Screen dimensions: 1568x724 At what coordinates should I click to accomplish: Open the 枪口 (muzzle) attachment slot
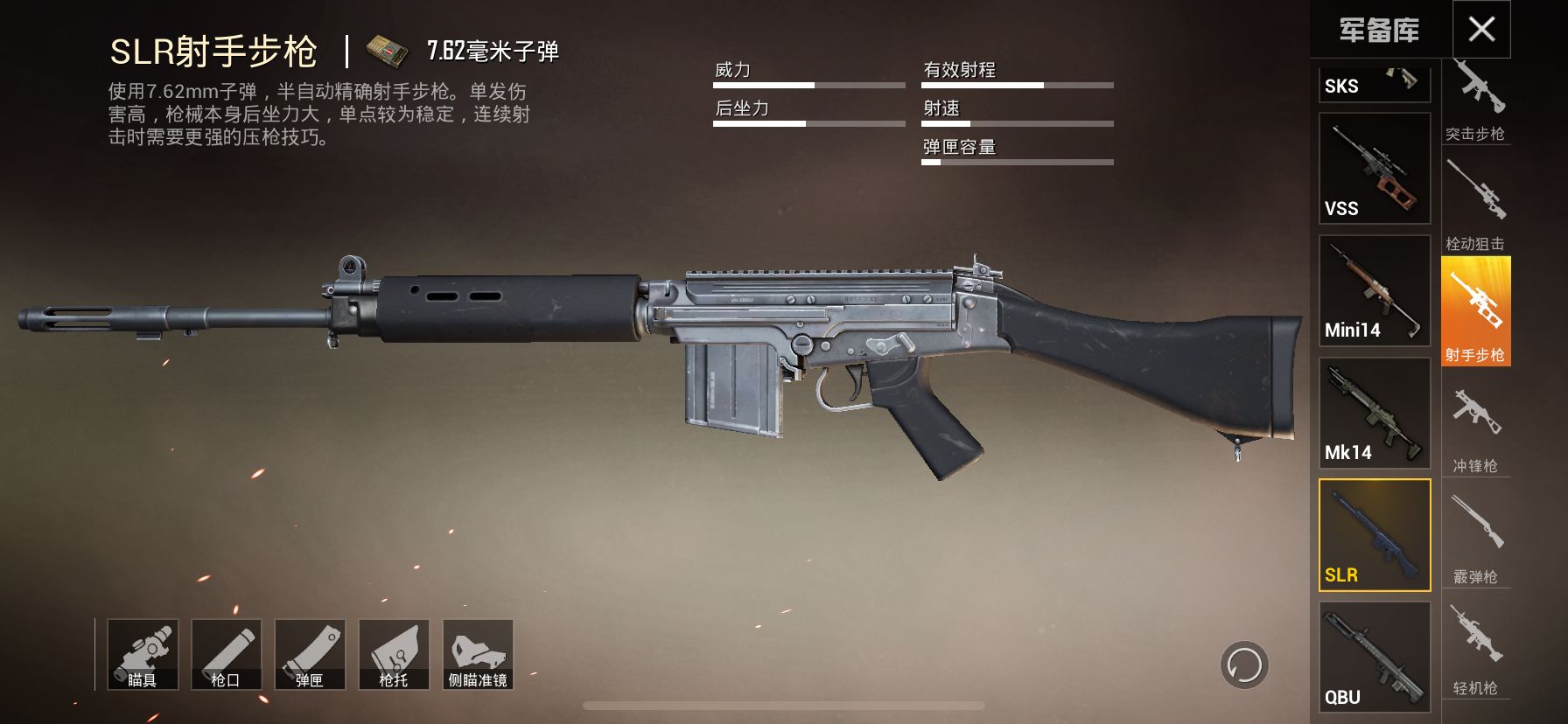point(227,655)
